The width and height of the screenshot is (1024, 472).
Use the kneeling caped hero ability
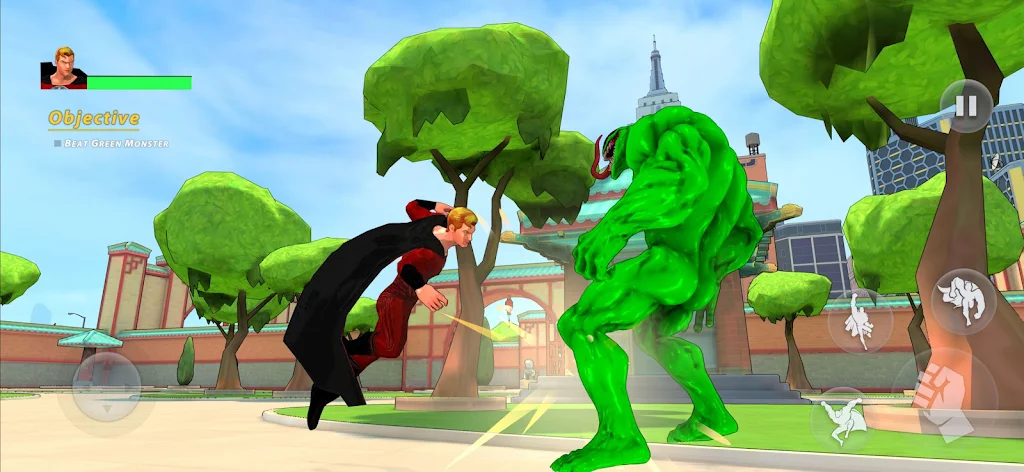pyautogui.click(x=842, y=418)
